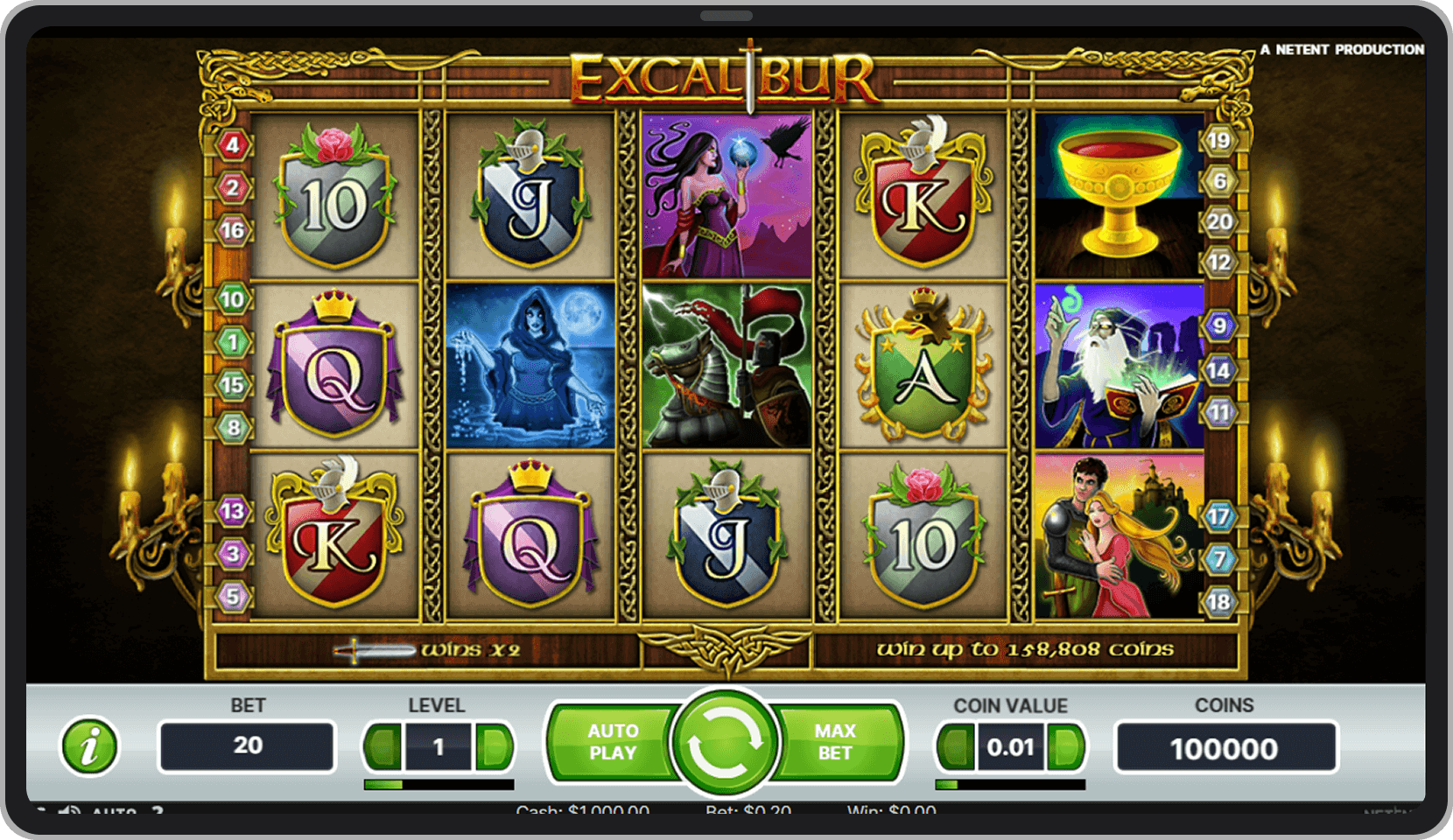1453x840 pixels.
Task: Select payline 20 on the right side
Action: click(x=1218, y=221)
